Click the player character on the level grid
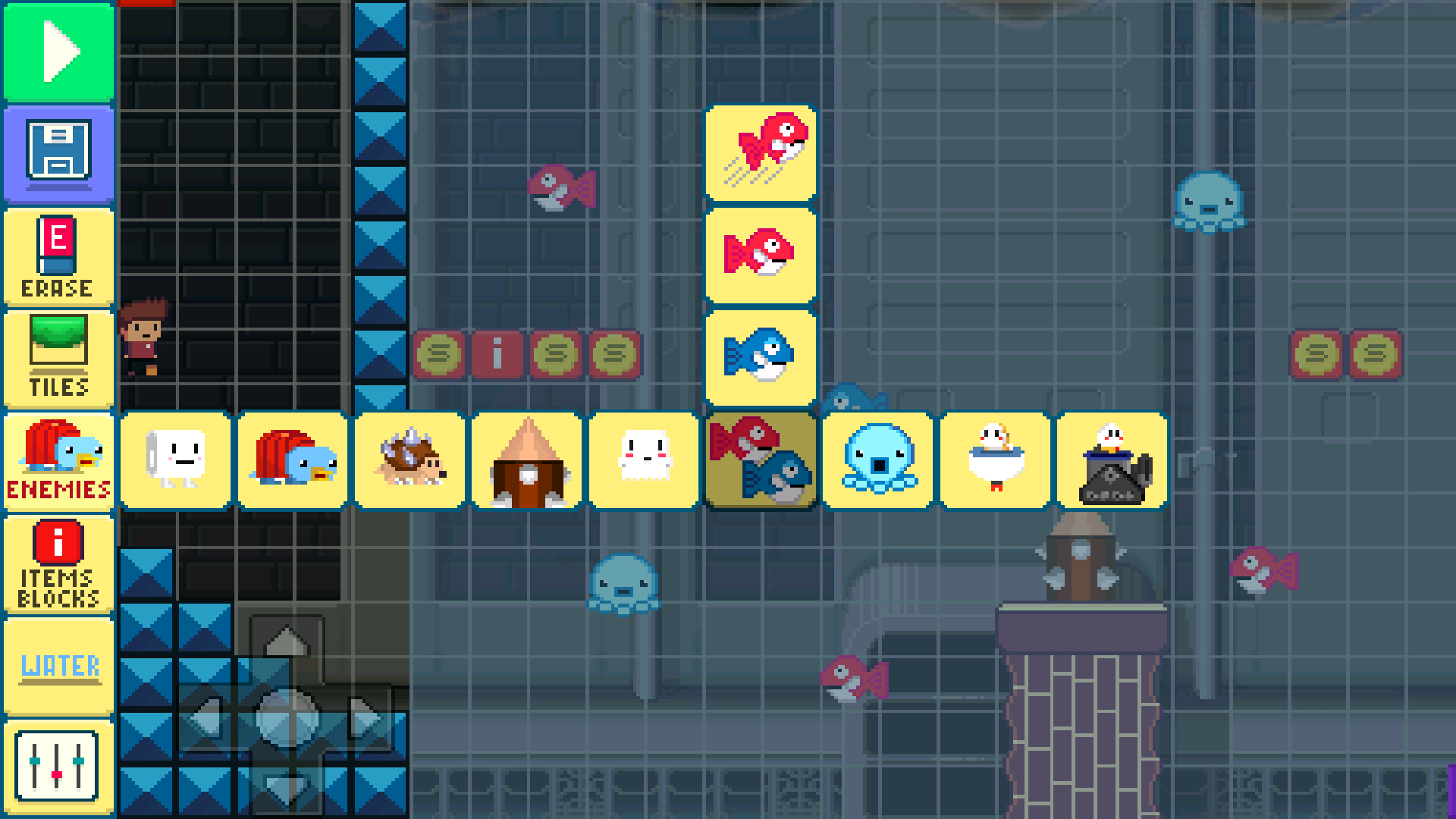This screenshot has height=819, width=1456. pos(144,334)
